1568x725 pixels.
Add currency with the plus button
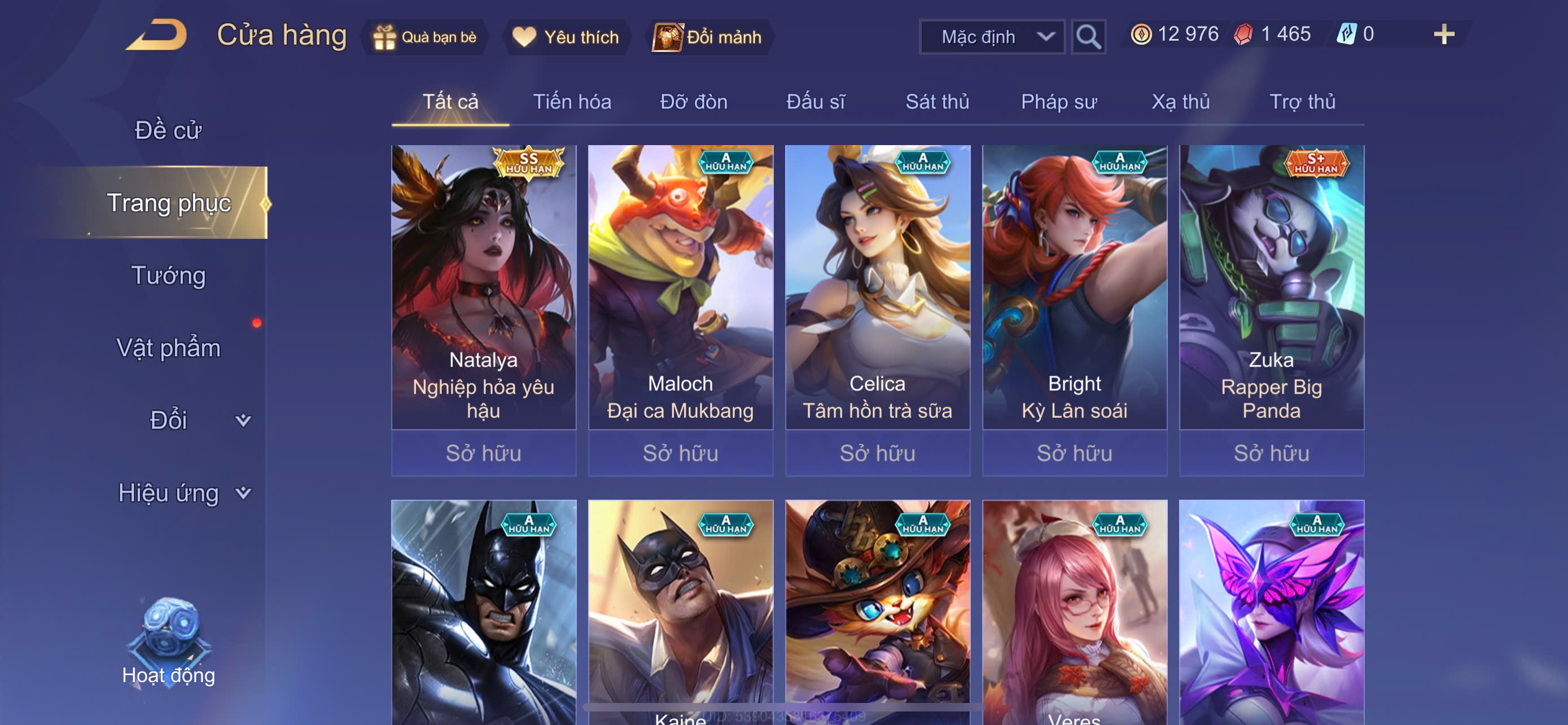point(1443,34)
